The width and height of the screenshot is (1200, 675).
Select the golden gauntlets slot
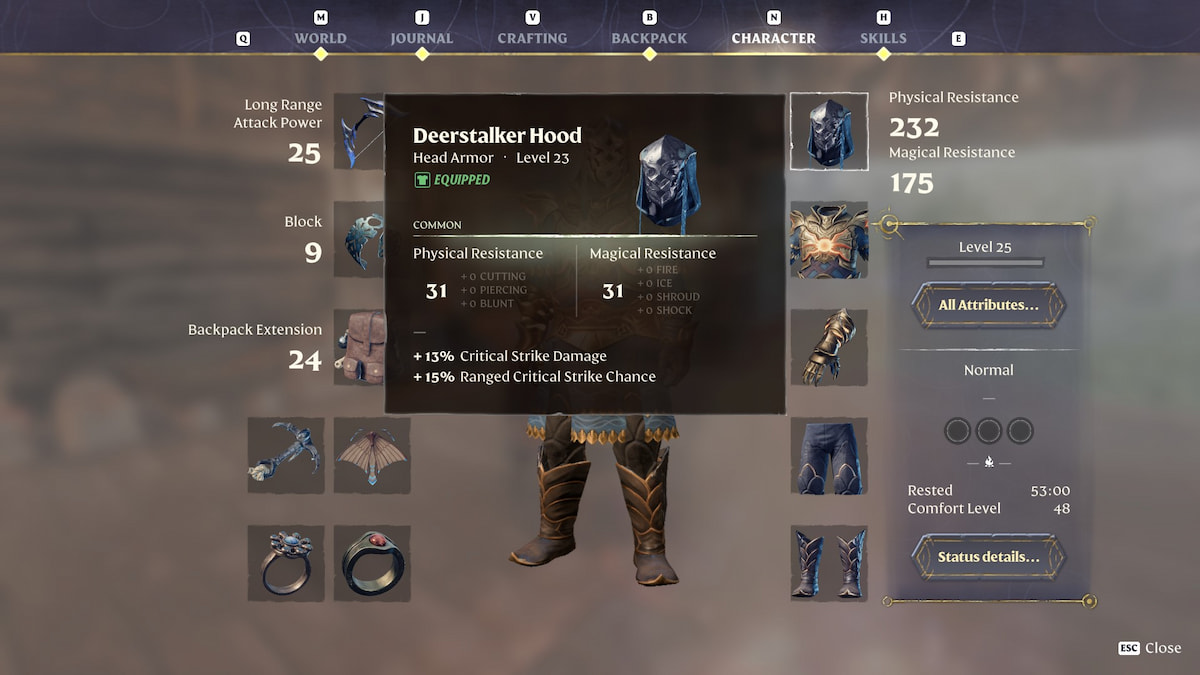coord(828,347)
